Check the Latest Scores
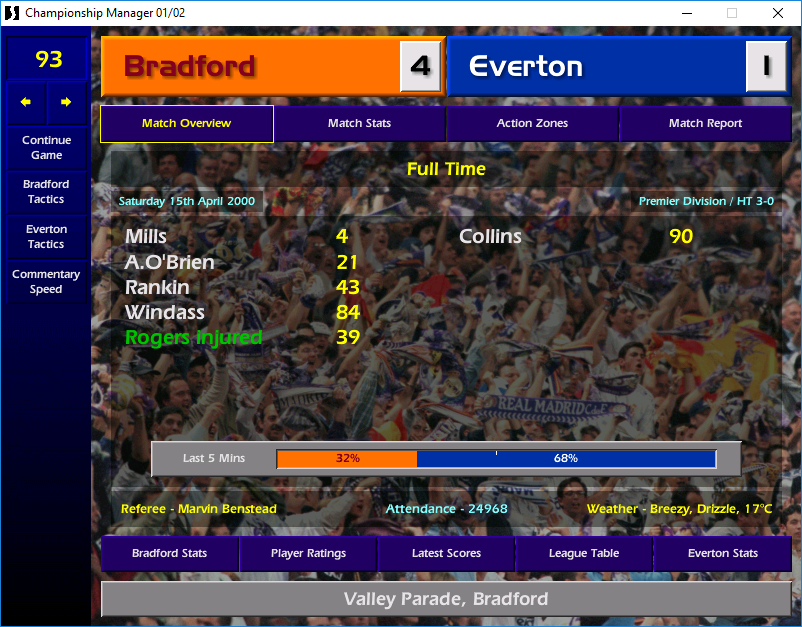 [x=446, y=553]
